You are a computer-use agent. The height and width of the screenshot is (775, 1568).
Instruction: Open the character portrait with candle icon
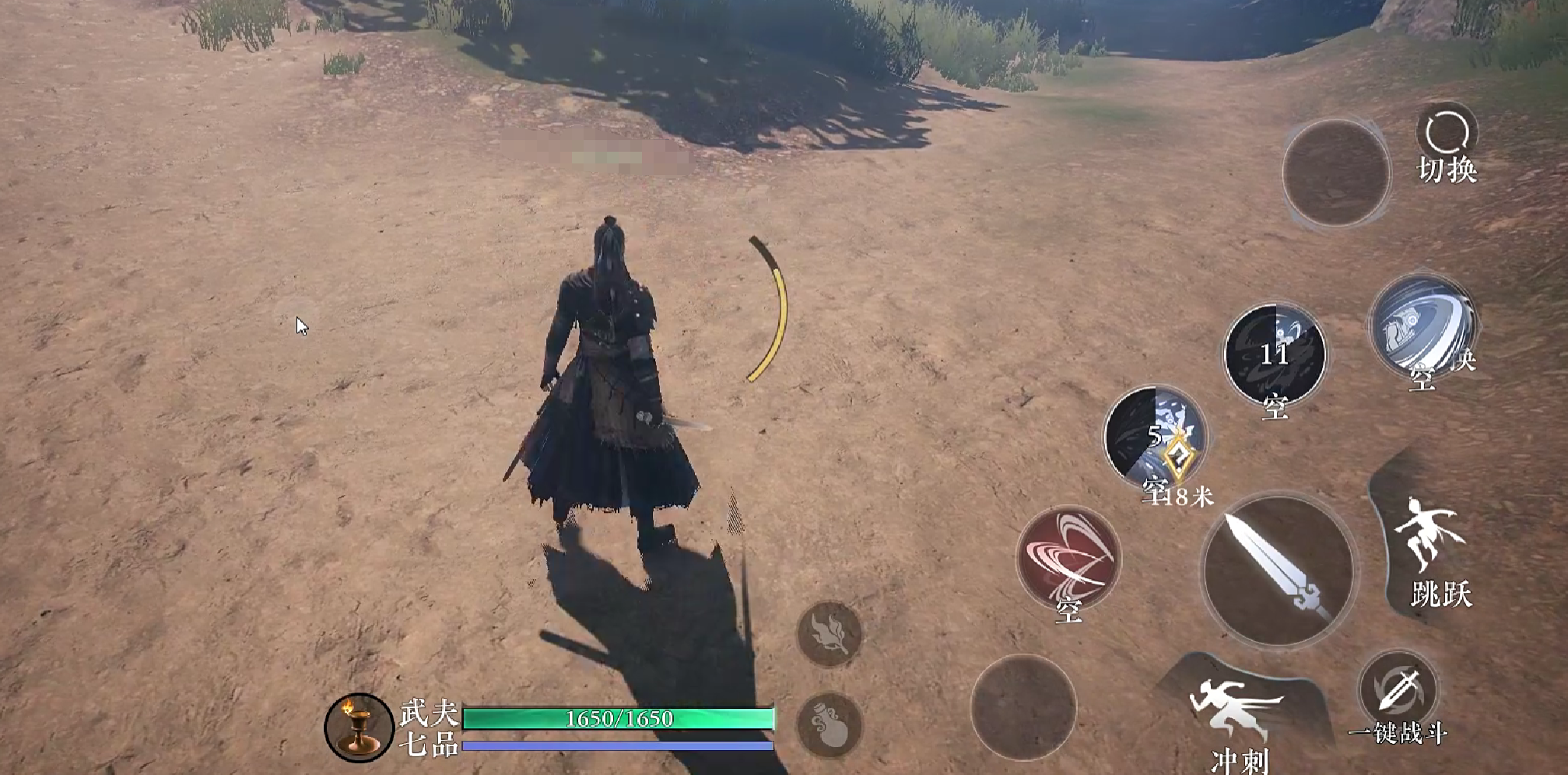(359, 727)
